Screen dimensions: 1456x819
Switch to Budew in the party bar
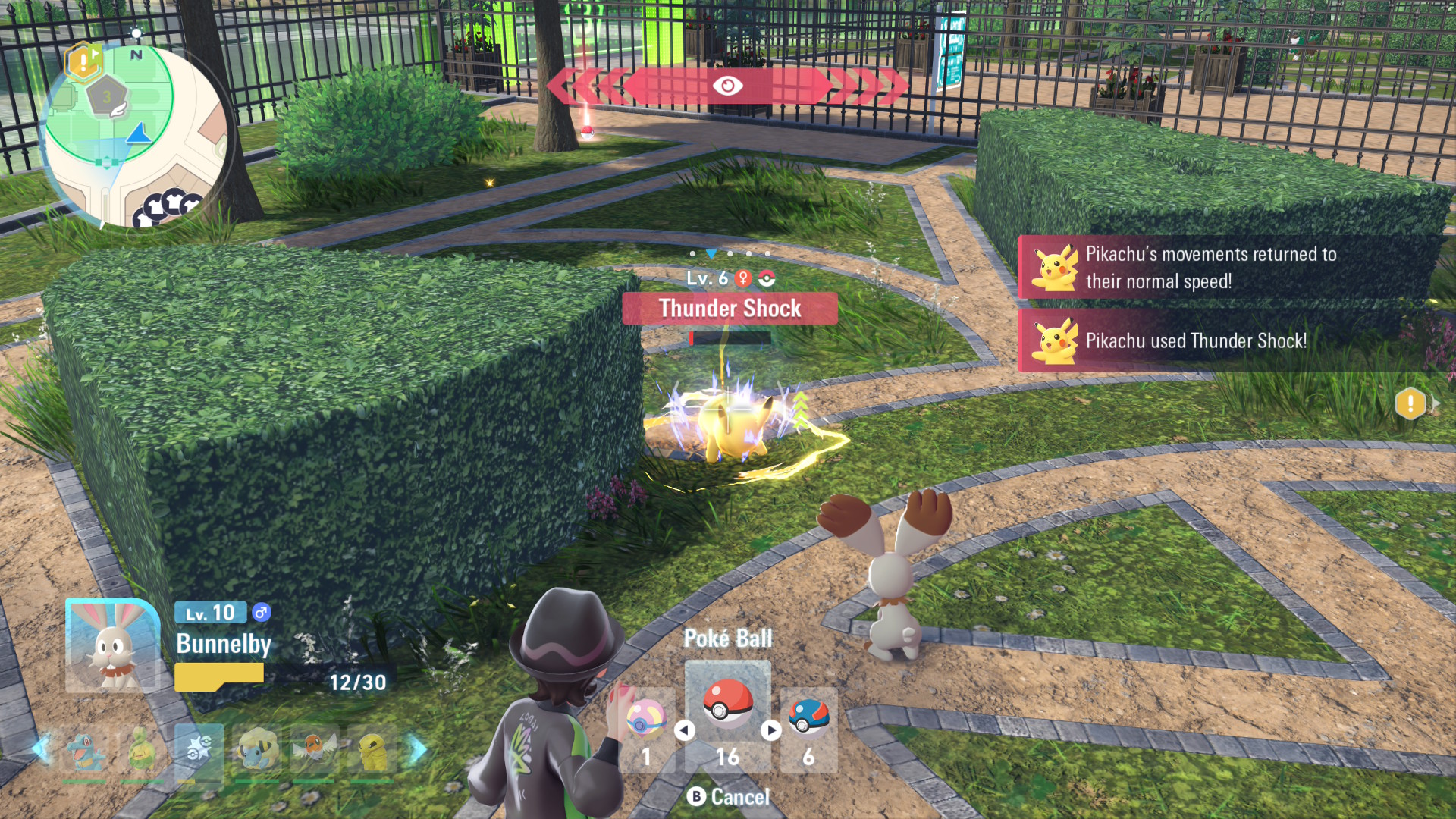pyautogui.click(x=142, y=752)
